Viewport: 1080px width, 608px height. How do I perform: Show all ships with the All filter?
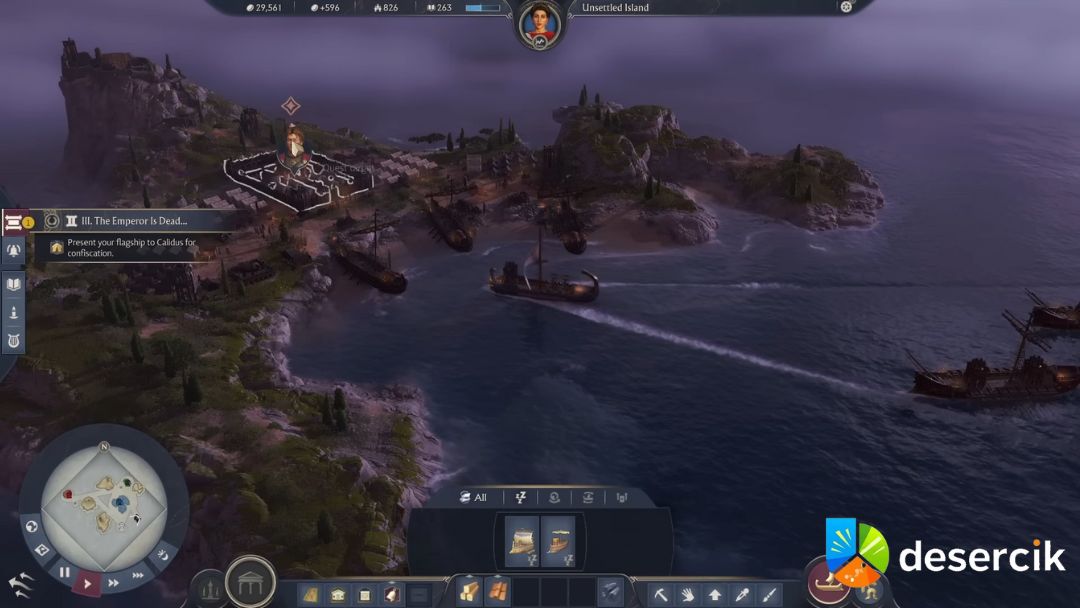(474, 497)
